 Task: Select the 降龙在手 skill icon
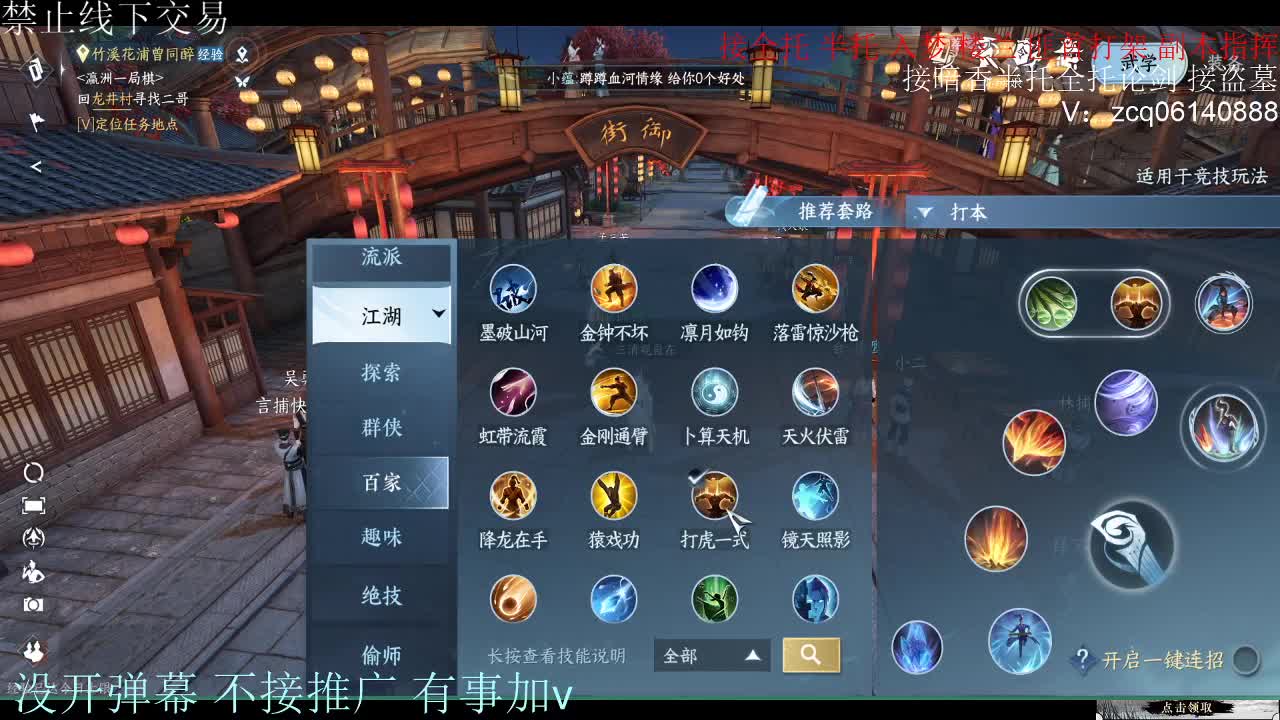click(x=513, y=495)
